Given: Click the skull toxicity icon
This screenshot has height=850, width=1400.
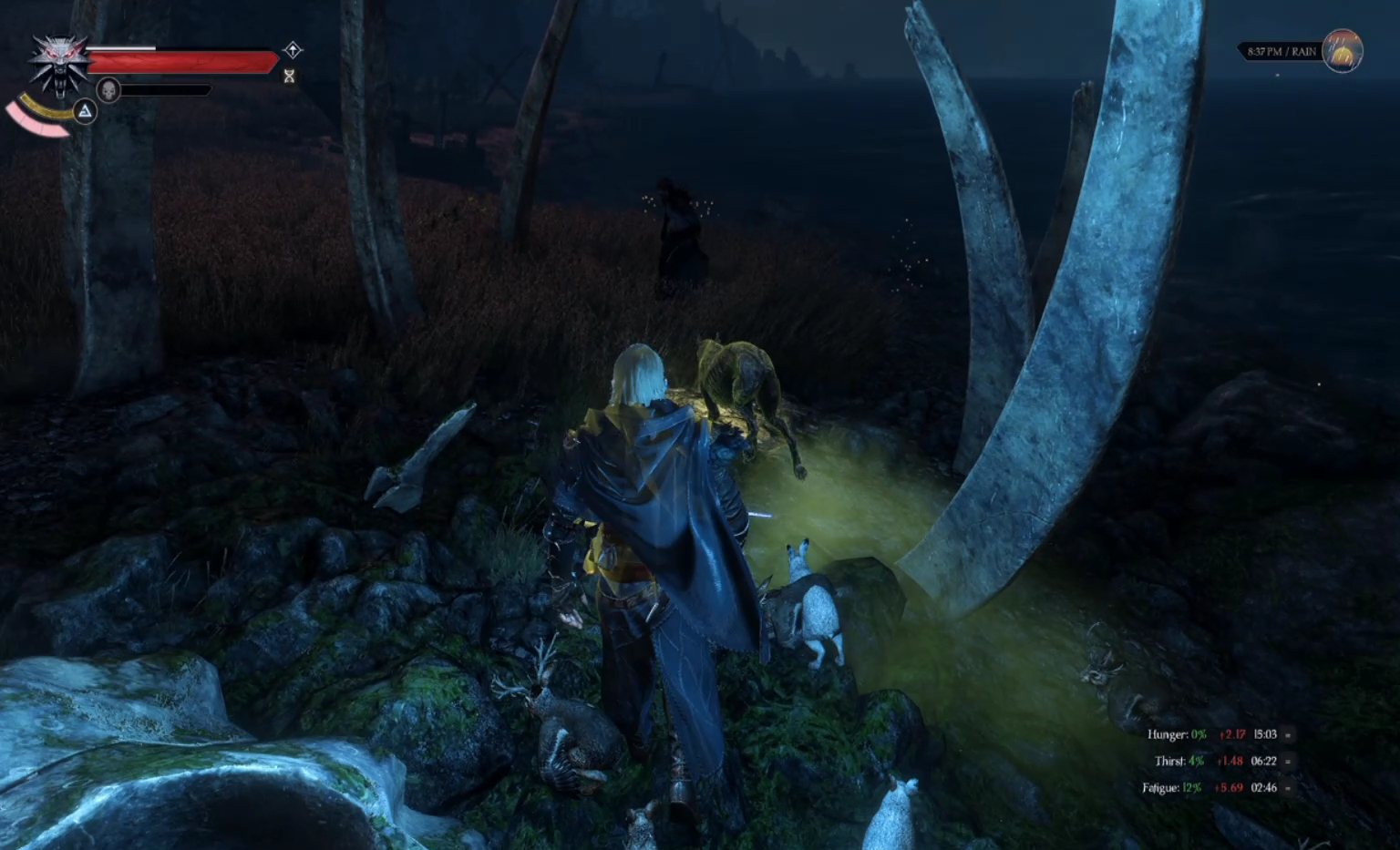Looking at the screenshot, I should (108, 90).
